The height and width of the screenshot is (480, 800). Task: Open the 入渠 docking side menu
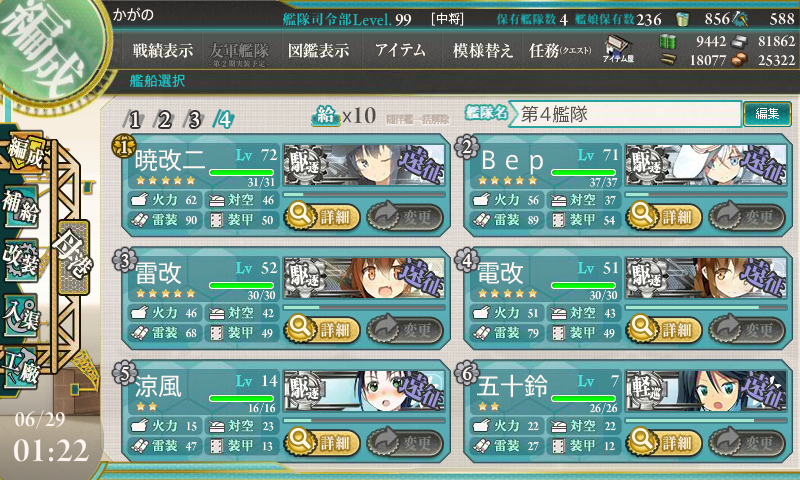click(24, 313)
